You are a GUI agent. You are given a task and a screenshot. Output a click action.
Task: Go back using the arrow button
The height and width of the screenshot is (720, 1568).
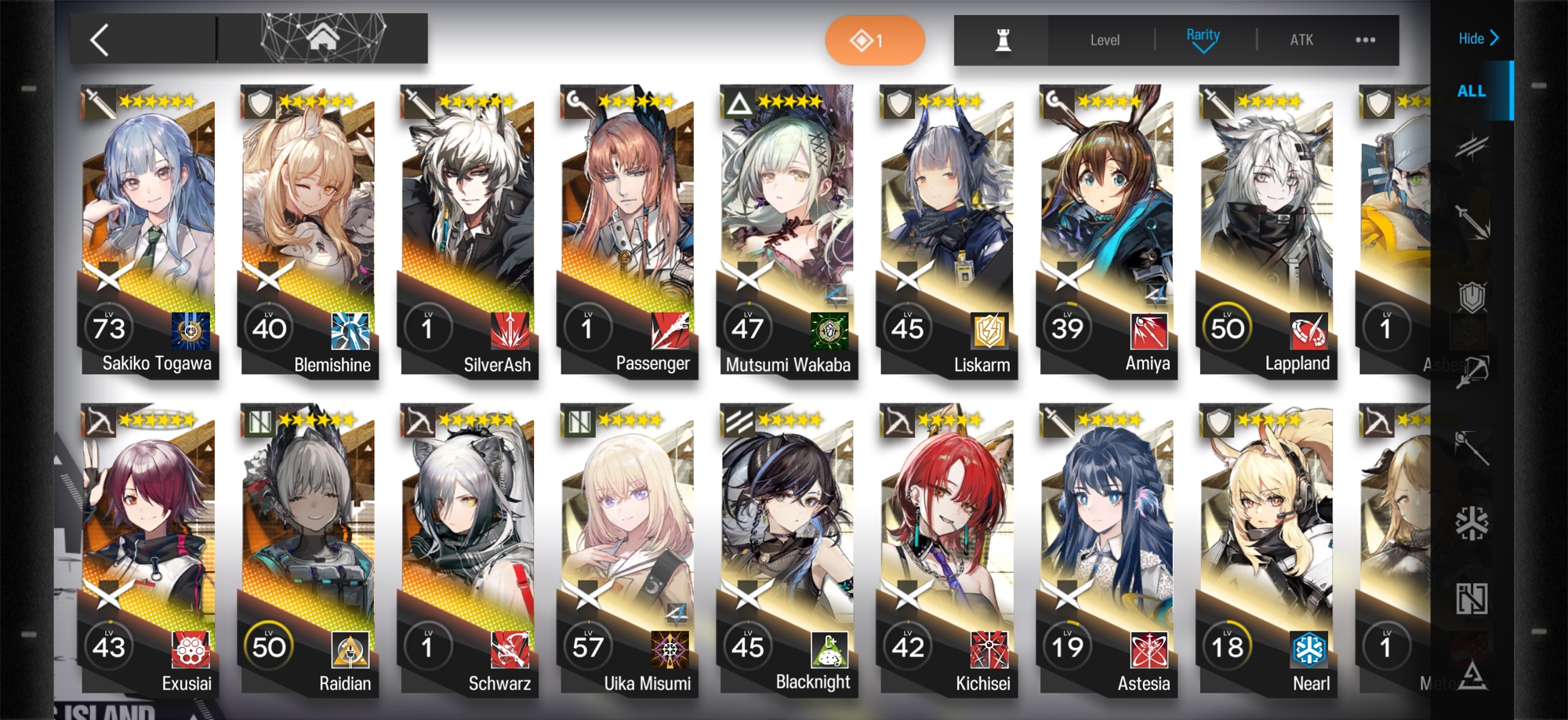point(100,40)
